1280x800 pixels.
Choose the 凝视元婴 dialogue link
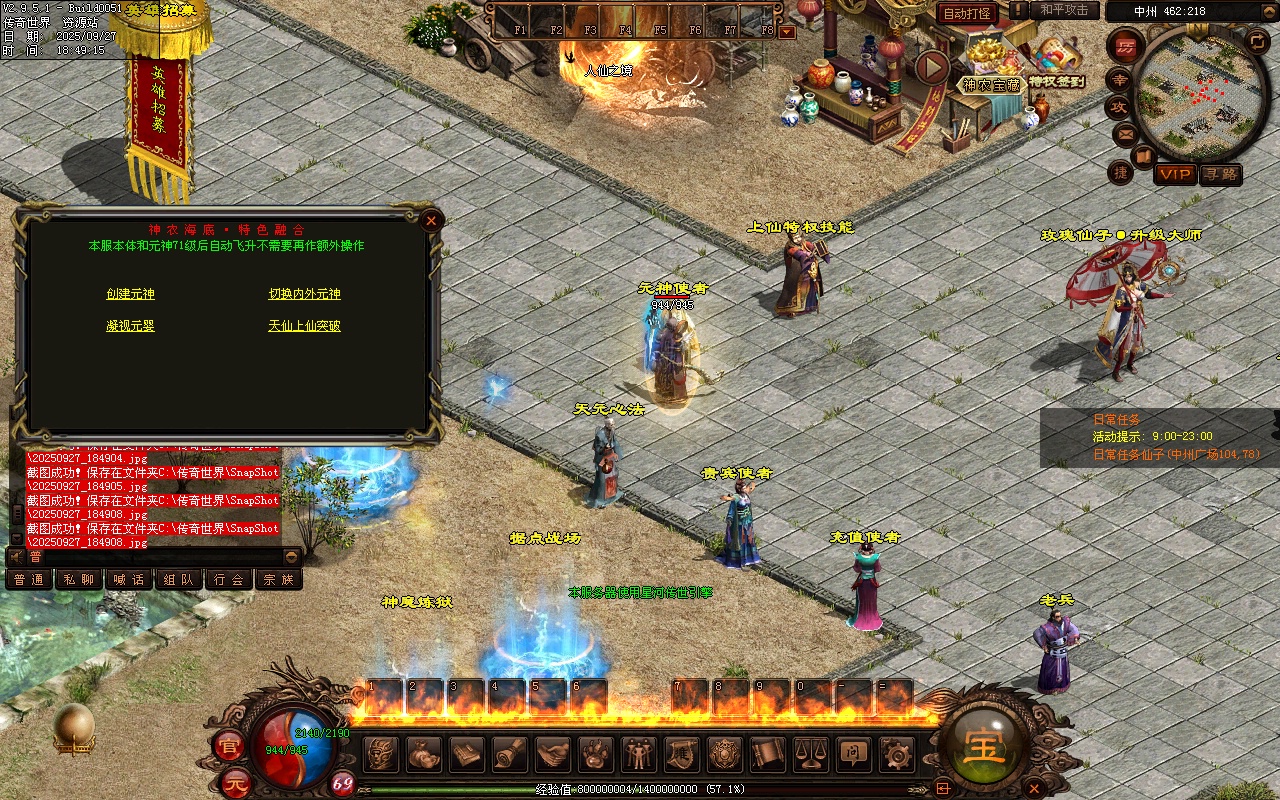tap(130, 326)
